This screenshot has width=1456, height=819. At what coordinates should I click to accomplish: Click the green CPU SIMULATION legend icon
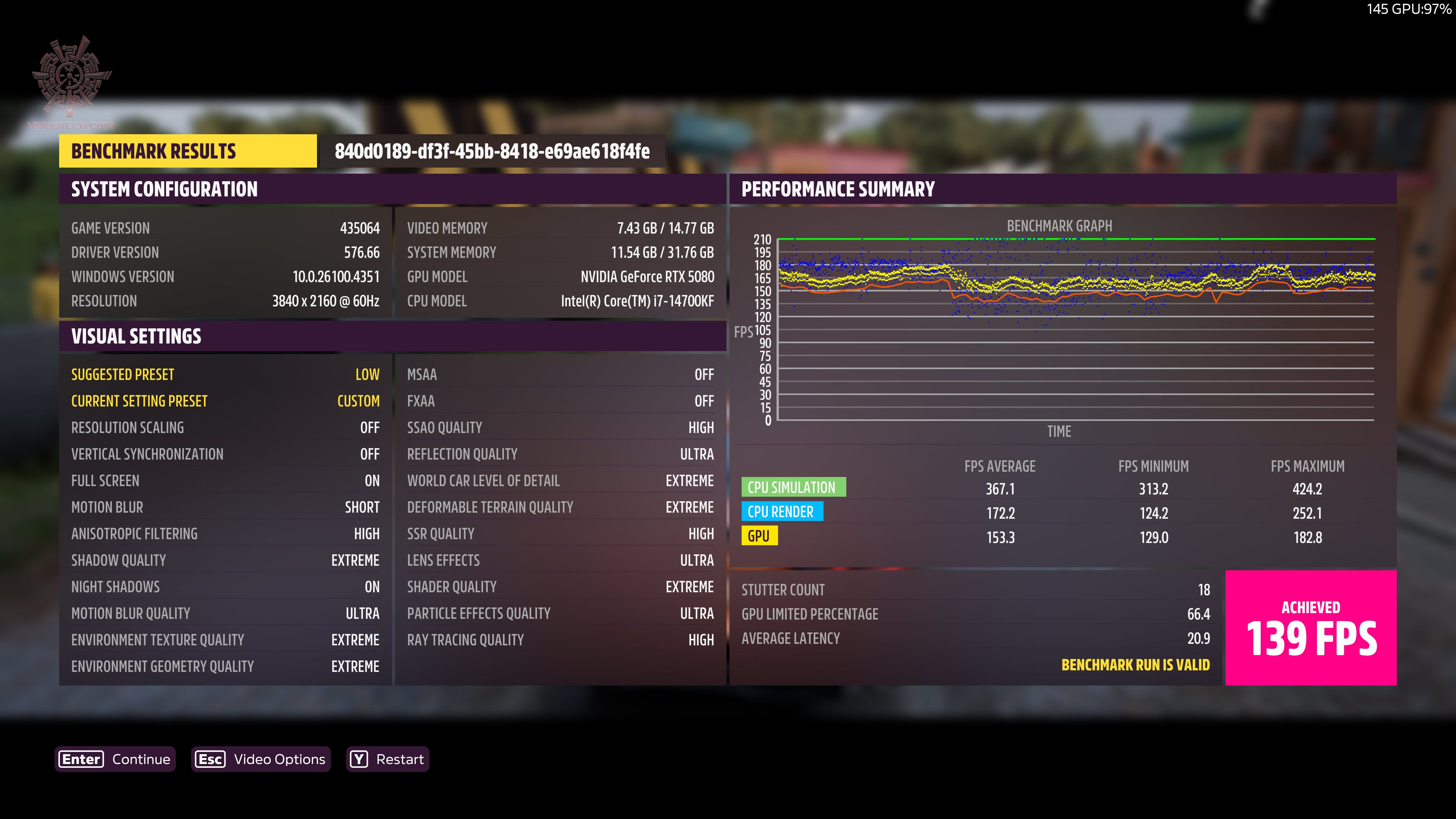pyautogui.click(x=794, y=487)
